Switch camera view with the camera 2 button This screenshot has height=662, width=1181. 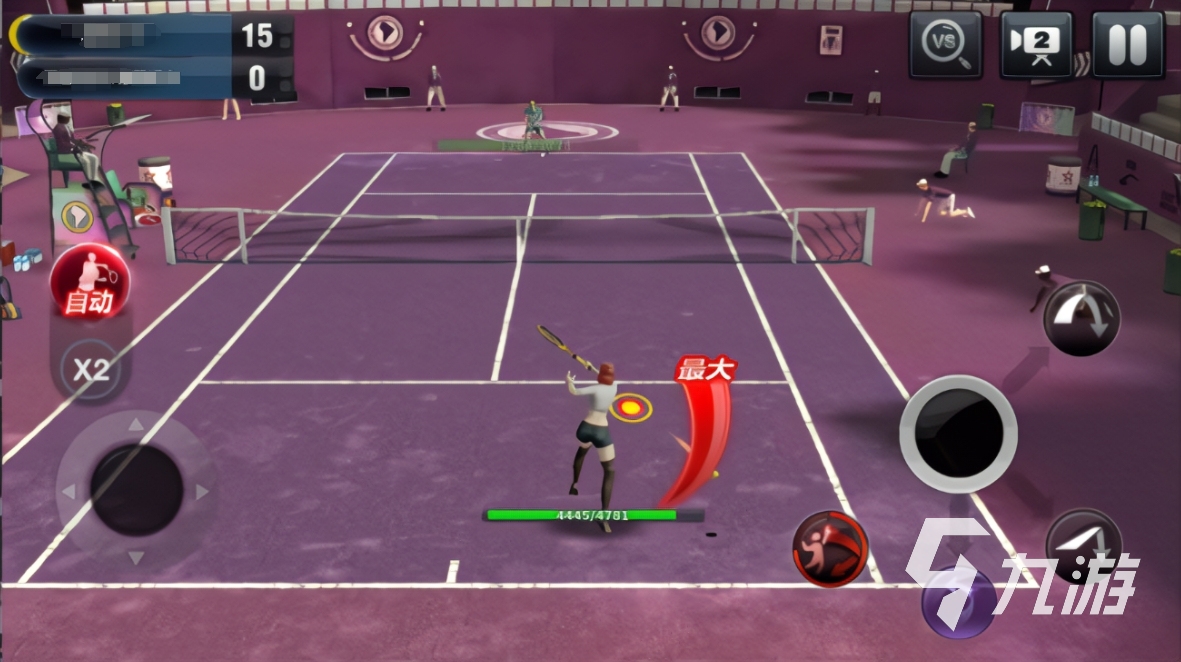tap(1036, 45)
